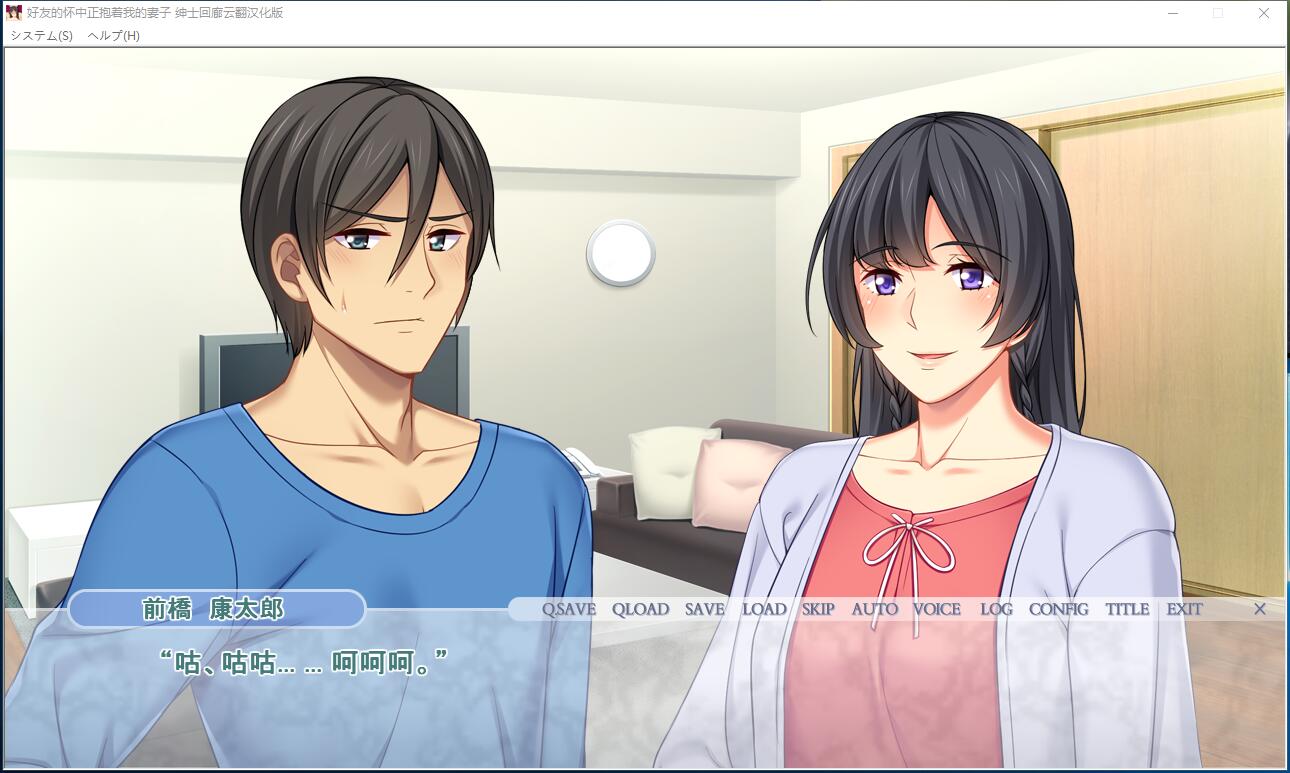The width and height of the screenshot is (1290, 773).
Task: Activate SKIP to fast-forward dialogue
Action: (x=818, y=609)
